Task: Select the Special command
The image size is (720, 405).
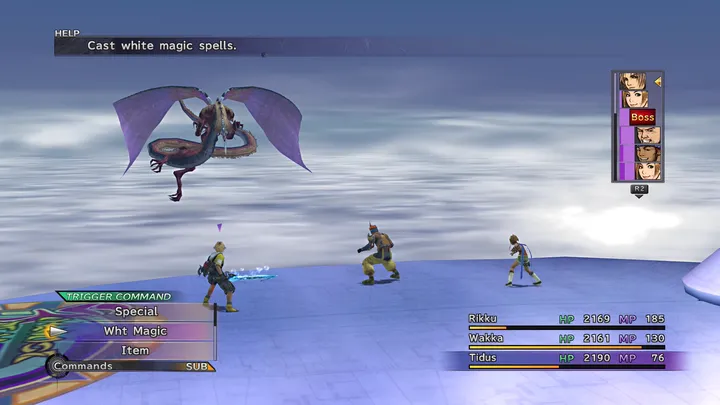Action: (x=135, y=311)
